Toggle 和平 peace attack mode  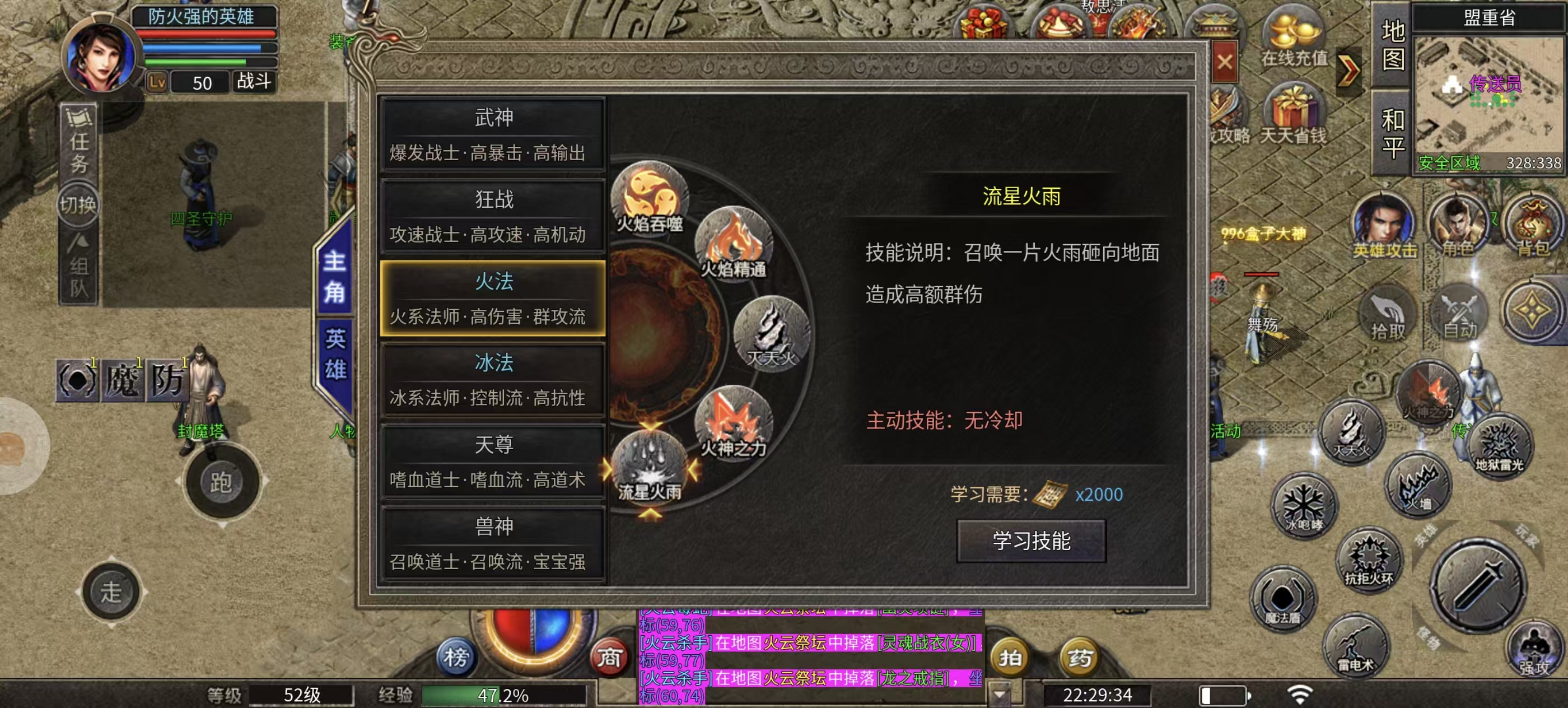(x=1394, y=126)
